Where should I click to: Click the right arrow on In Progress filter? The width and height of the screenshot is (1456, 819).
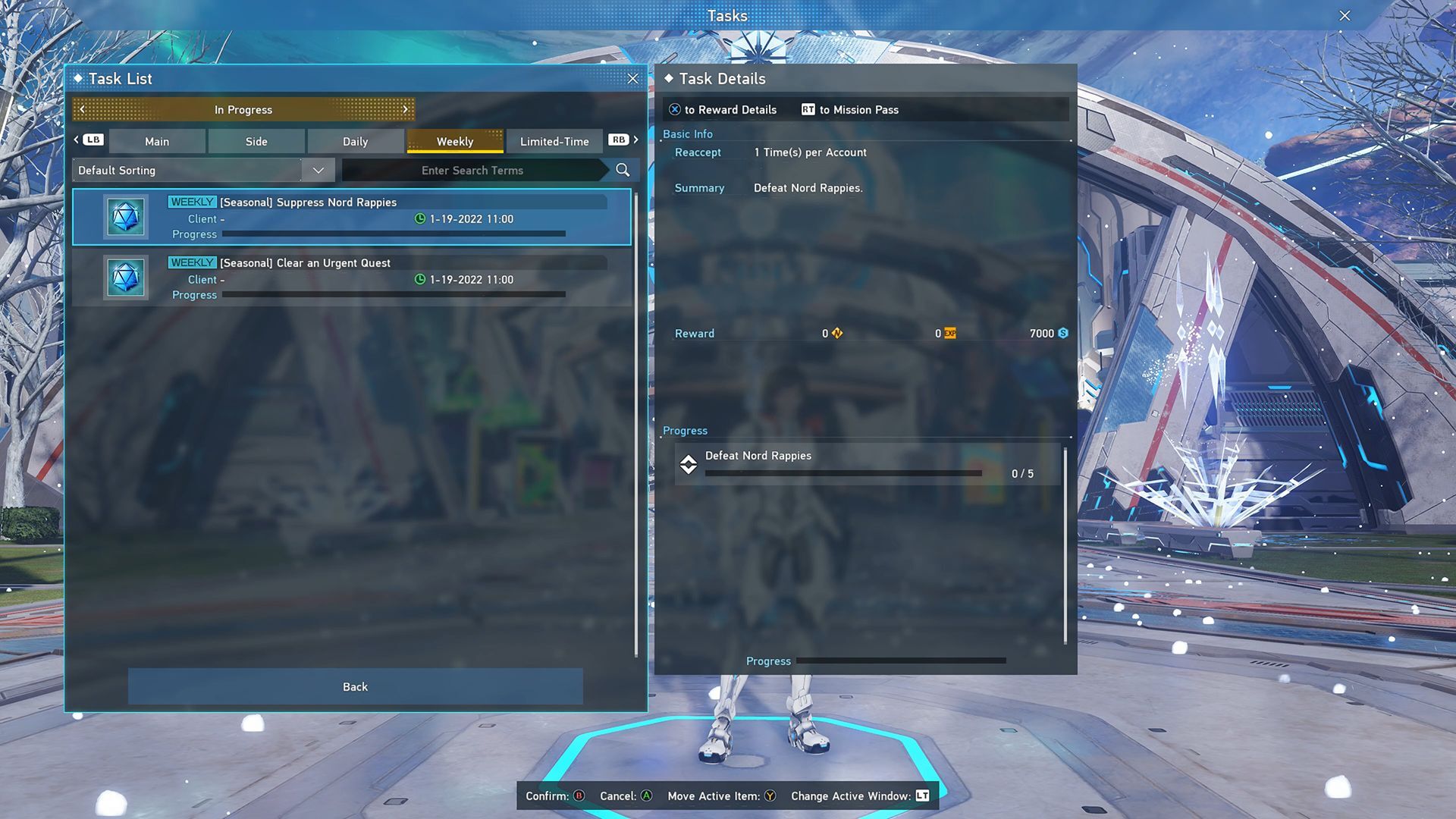point(406,109)
